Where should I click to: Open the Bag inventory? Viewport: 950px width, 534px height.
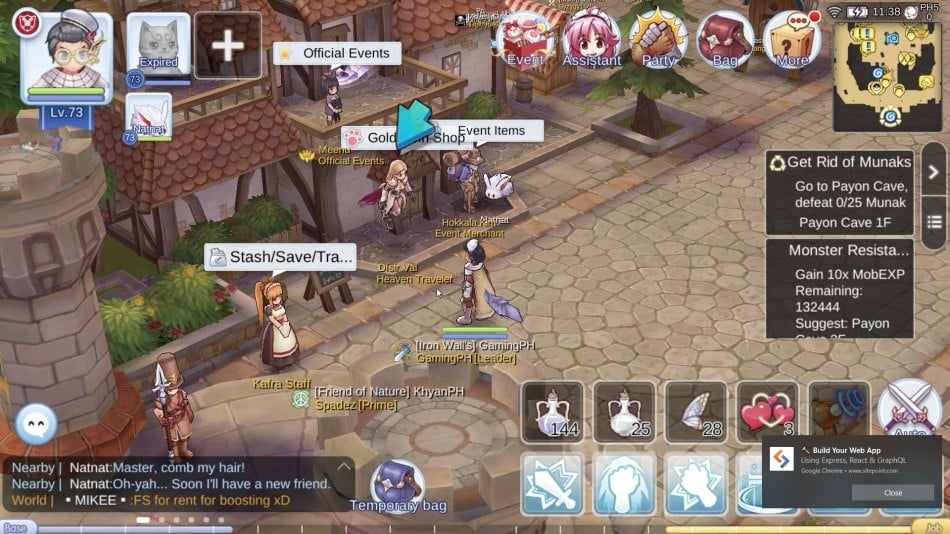725,41
